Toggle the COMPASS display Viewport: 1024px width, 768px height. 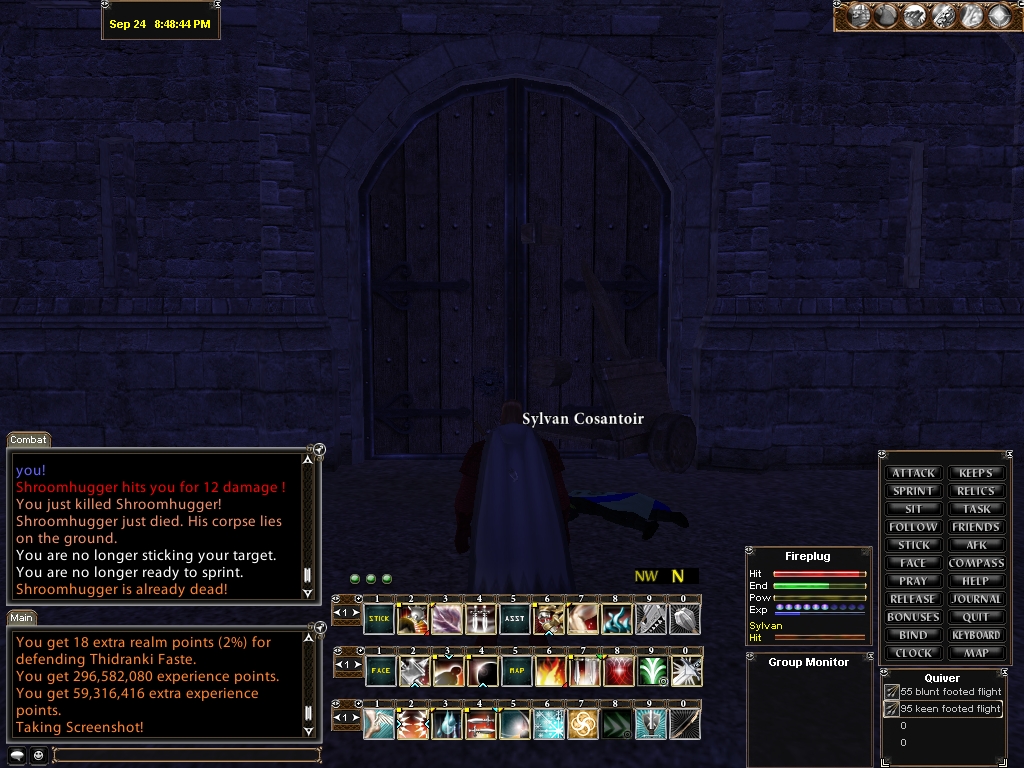[976, 563]
